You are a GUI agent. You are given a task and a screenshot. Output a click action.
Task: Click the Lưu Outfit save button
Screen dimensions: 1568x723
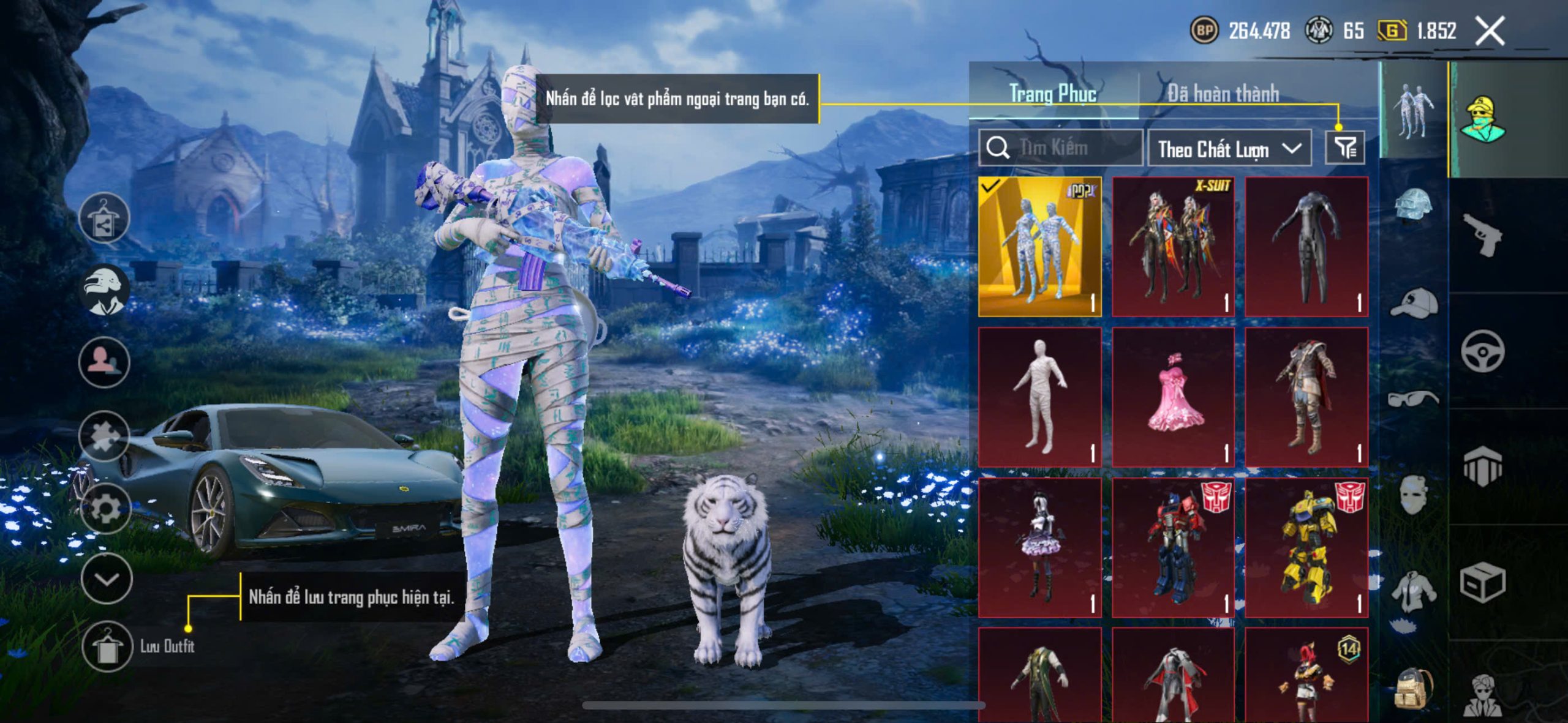click(x=107, y=646)
